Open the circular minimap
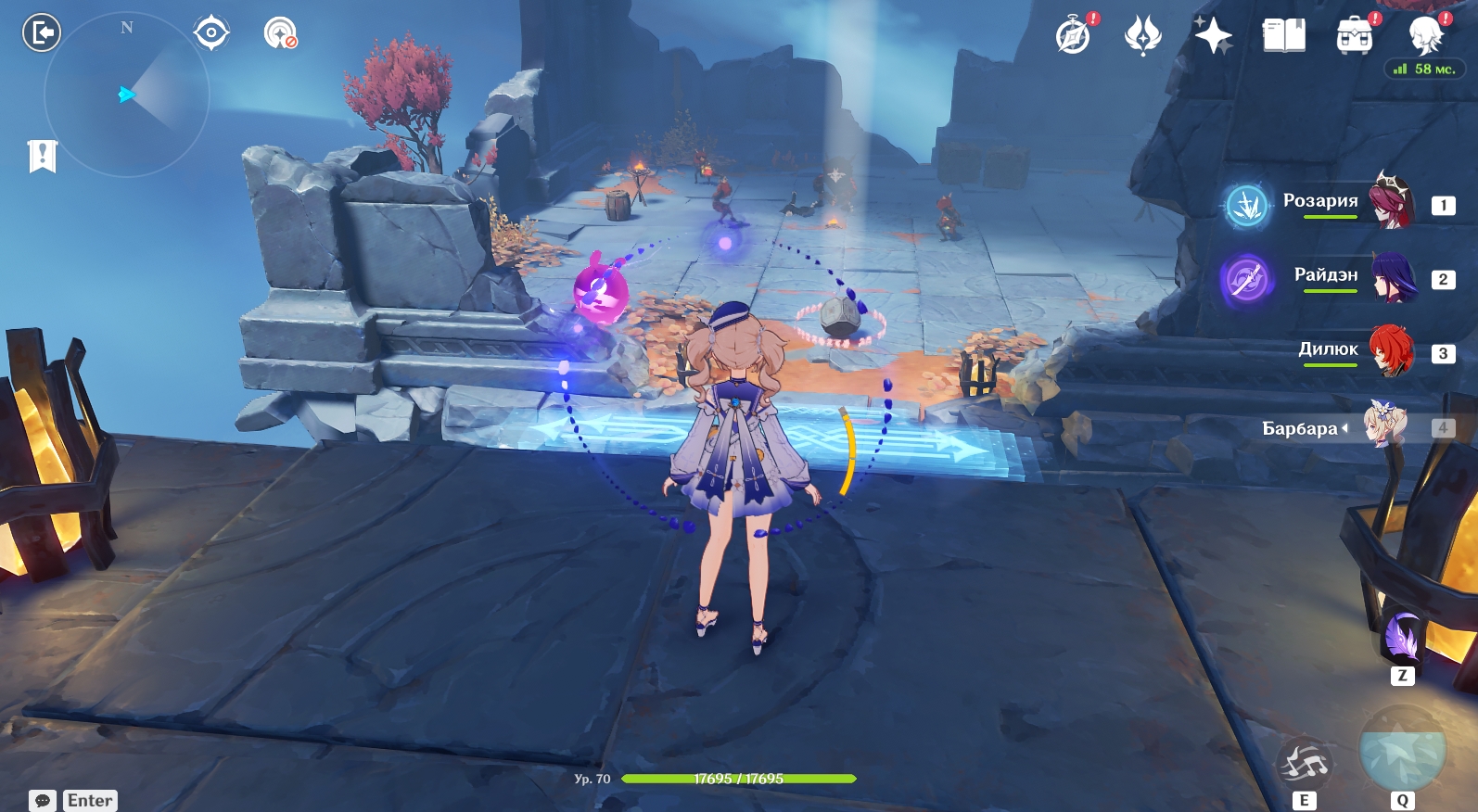 (127, 95)
